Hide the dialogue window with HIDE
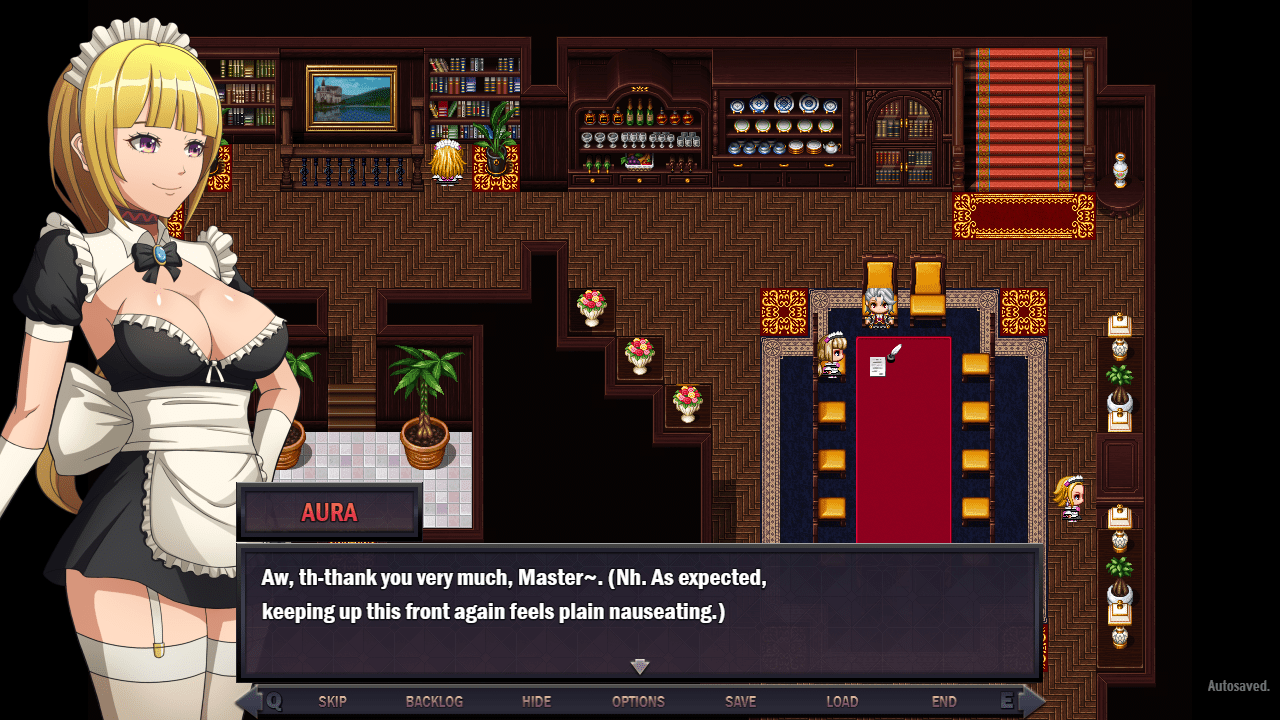This screenshot has width=1280, height=720. 536,701
